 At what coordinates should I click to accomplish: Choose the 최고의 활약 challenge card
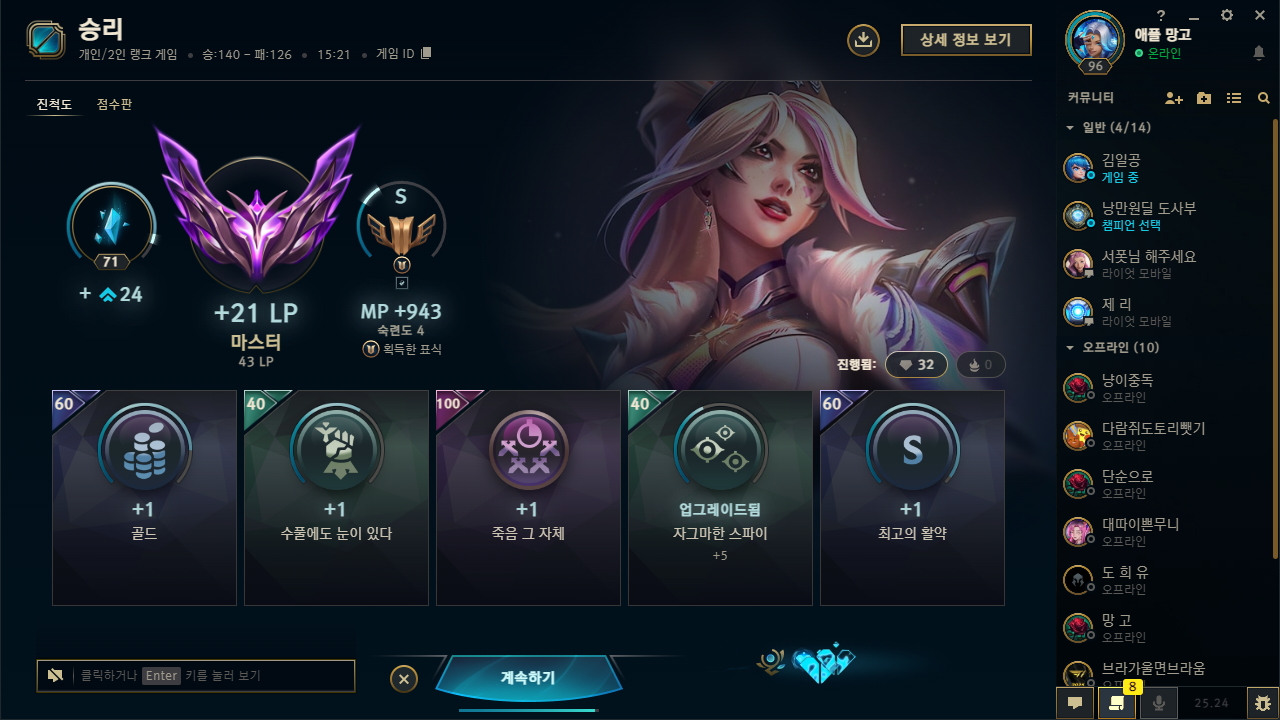pyautogui.click(x=912, y=497)
